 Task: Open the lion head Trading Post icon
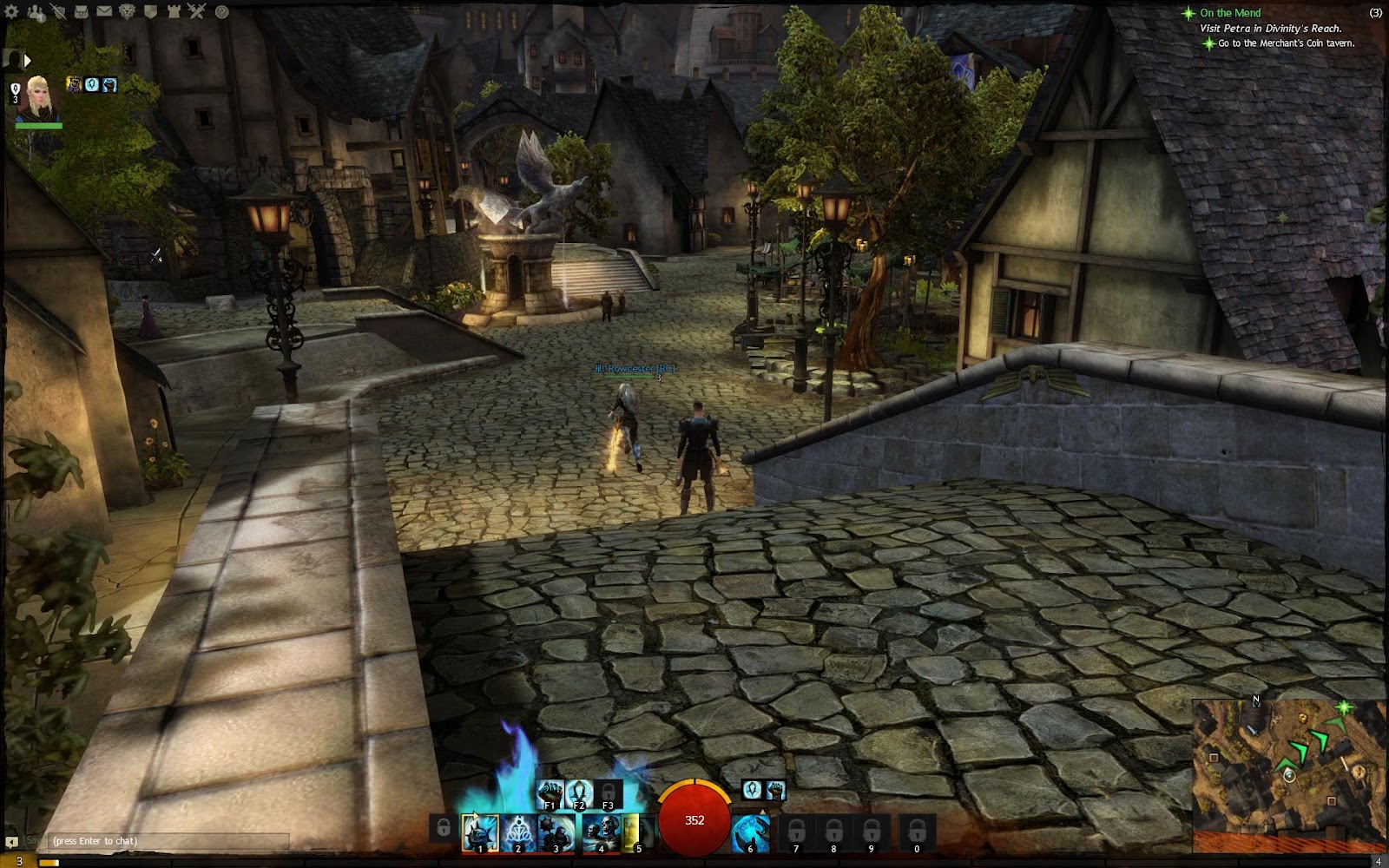point(127,12)
